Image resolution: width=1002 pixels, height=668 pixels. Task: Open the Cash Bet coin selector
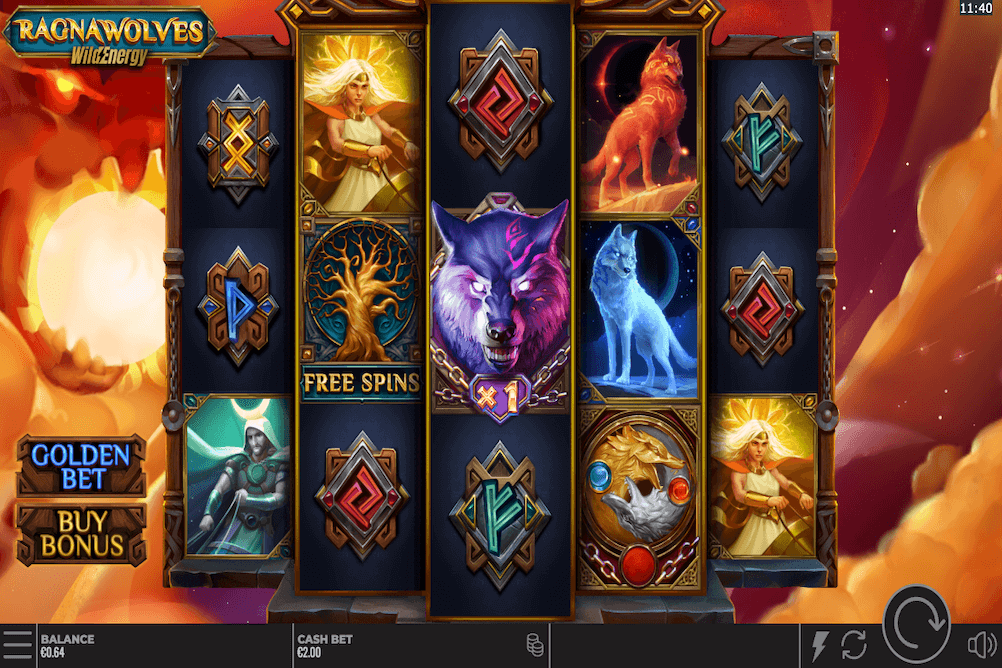pyautogui.click(x=535, y=645)
